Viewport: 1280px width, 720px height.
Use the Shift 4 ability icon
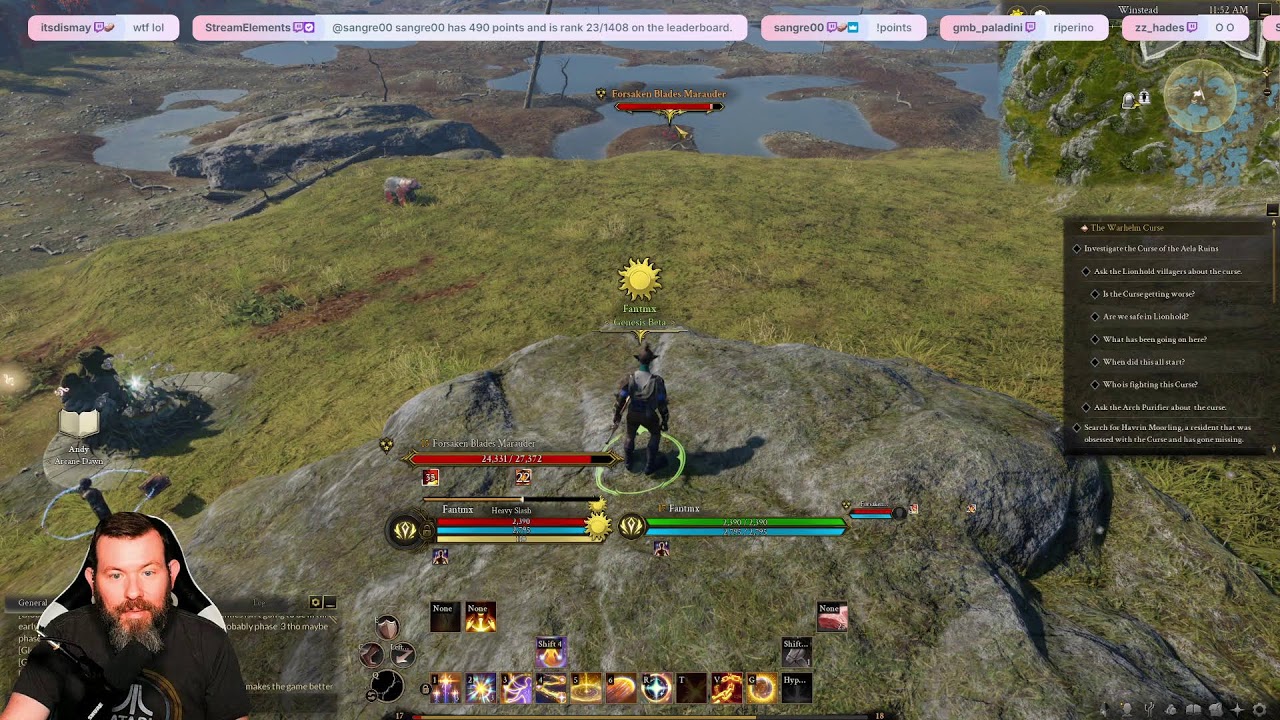click(x=550, y=652)
